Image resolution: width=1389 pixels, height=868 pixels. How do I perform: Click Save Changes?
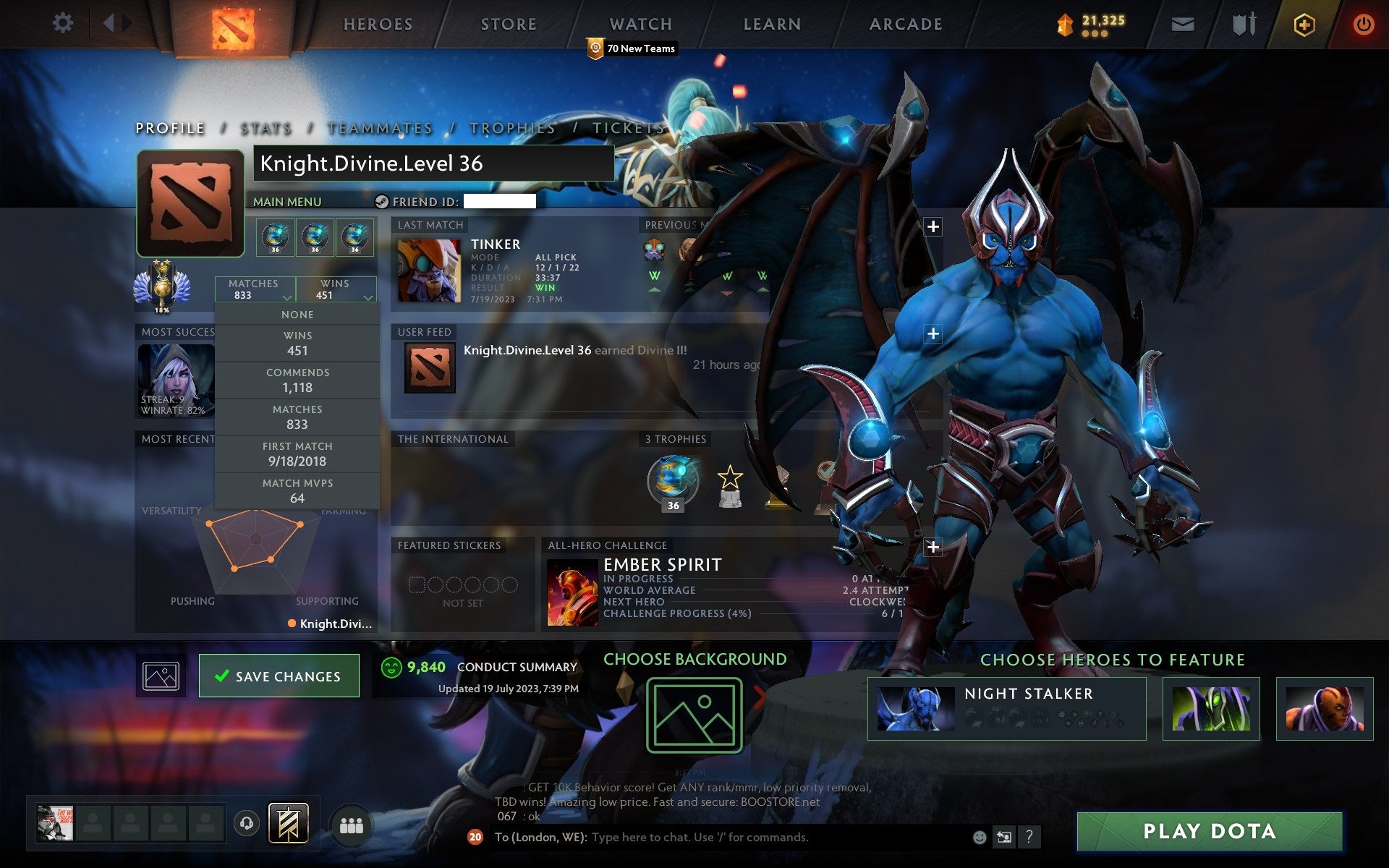(279, 675)
